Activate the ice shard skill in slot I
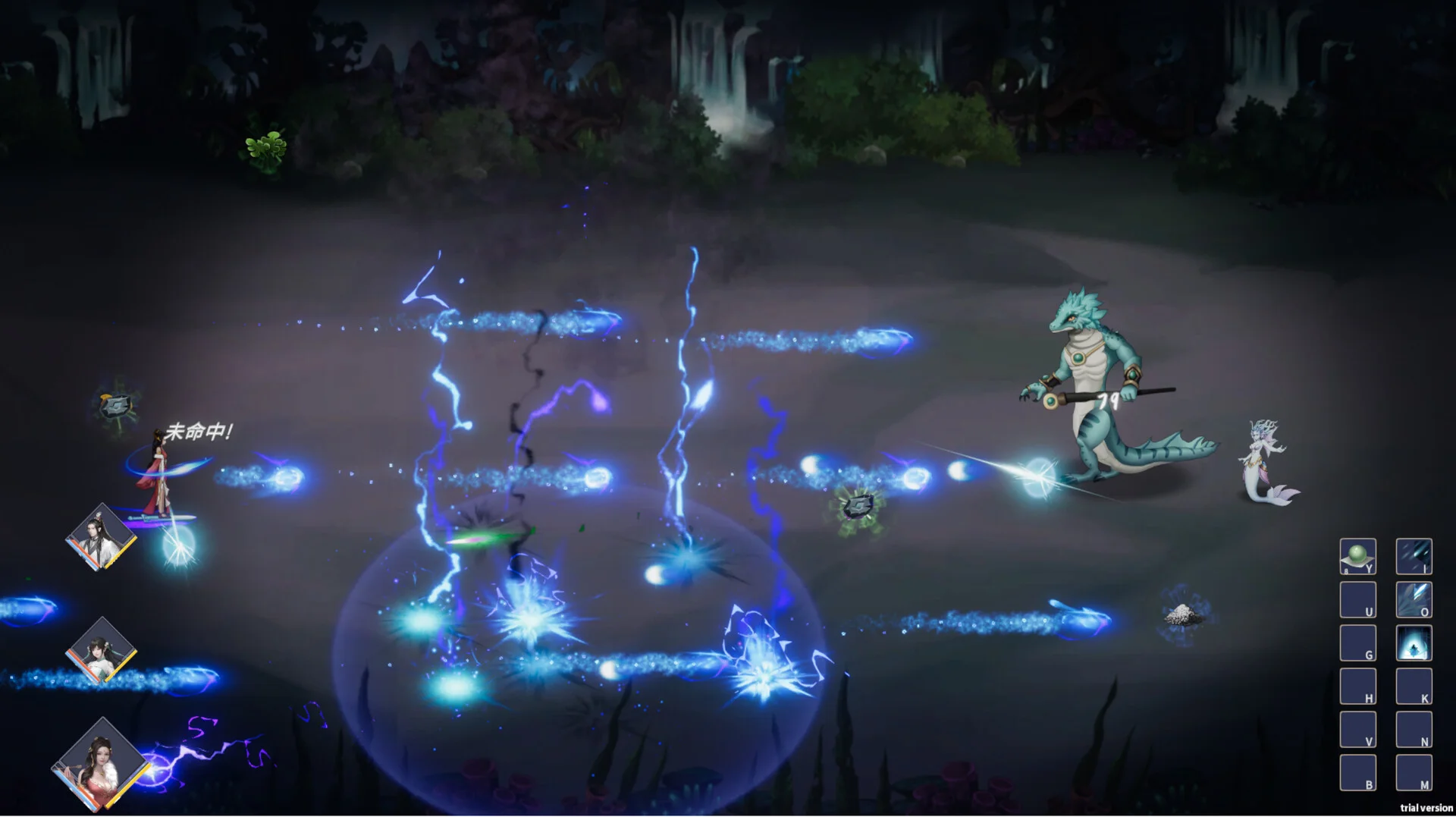 [1415, 556]
